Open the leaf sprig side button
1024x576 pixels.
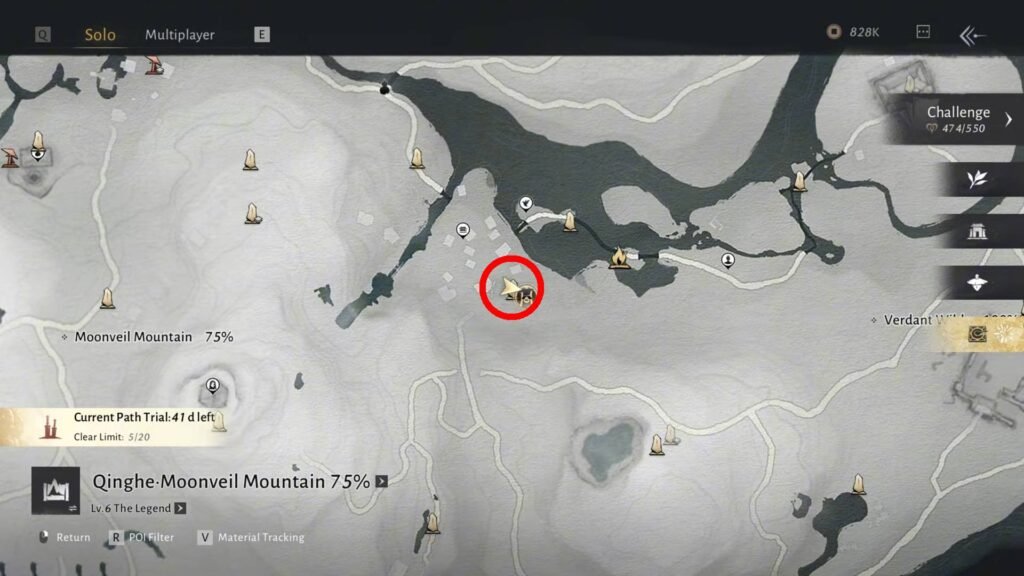point(977,179)
